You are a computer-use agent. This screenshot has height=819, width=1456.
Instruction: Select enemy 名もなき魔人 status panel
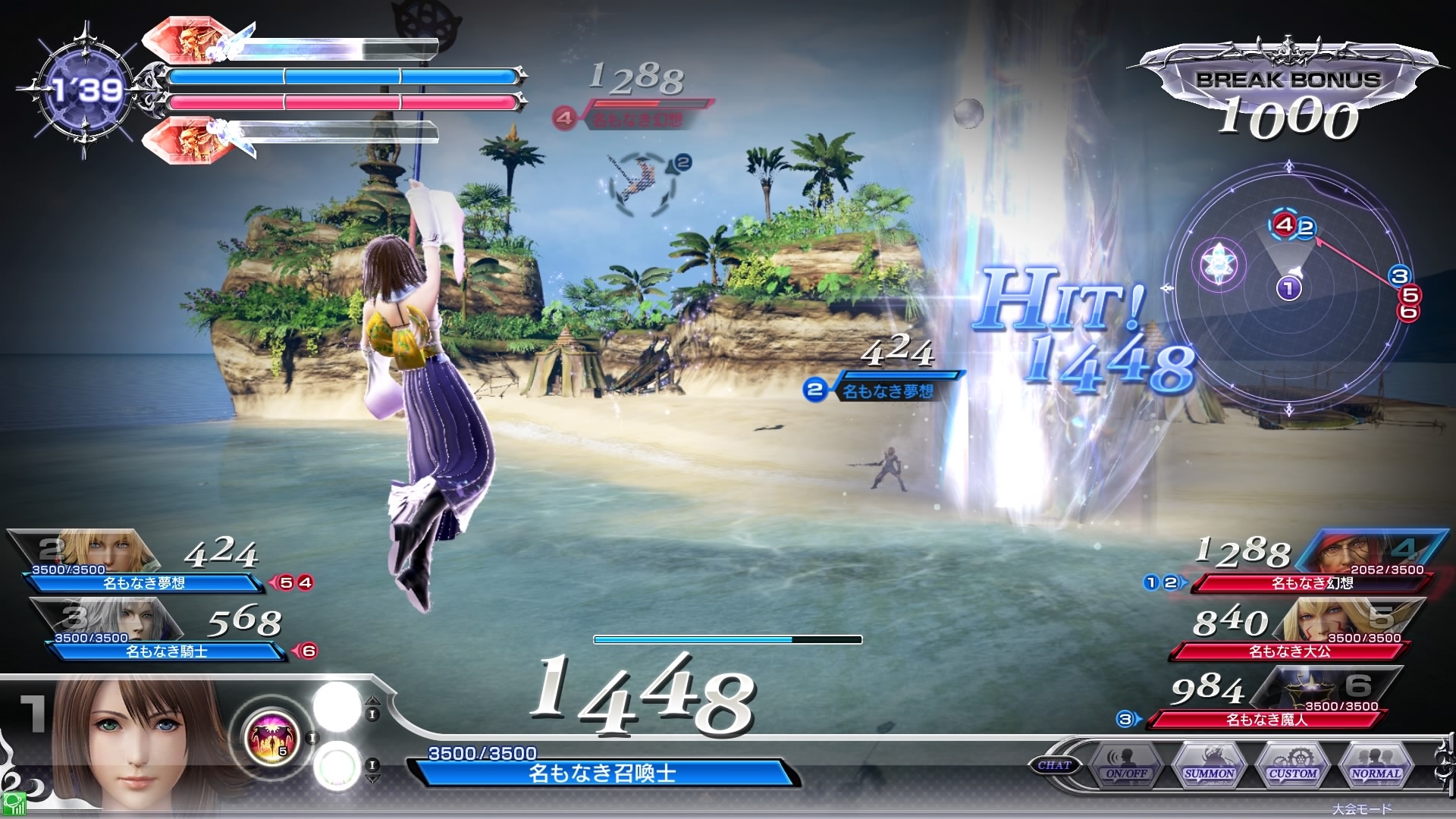[1266, 719]
